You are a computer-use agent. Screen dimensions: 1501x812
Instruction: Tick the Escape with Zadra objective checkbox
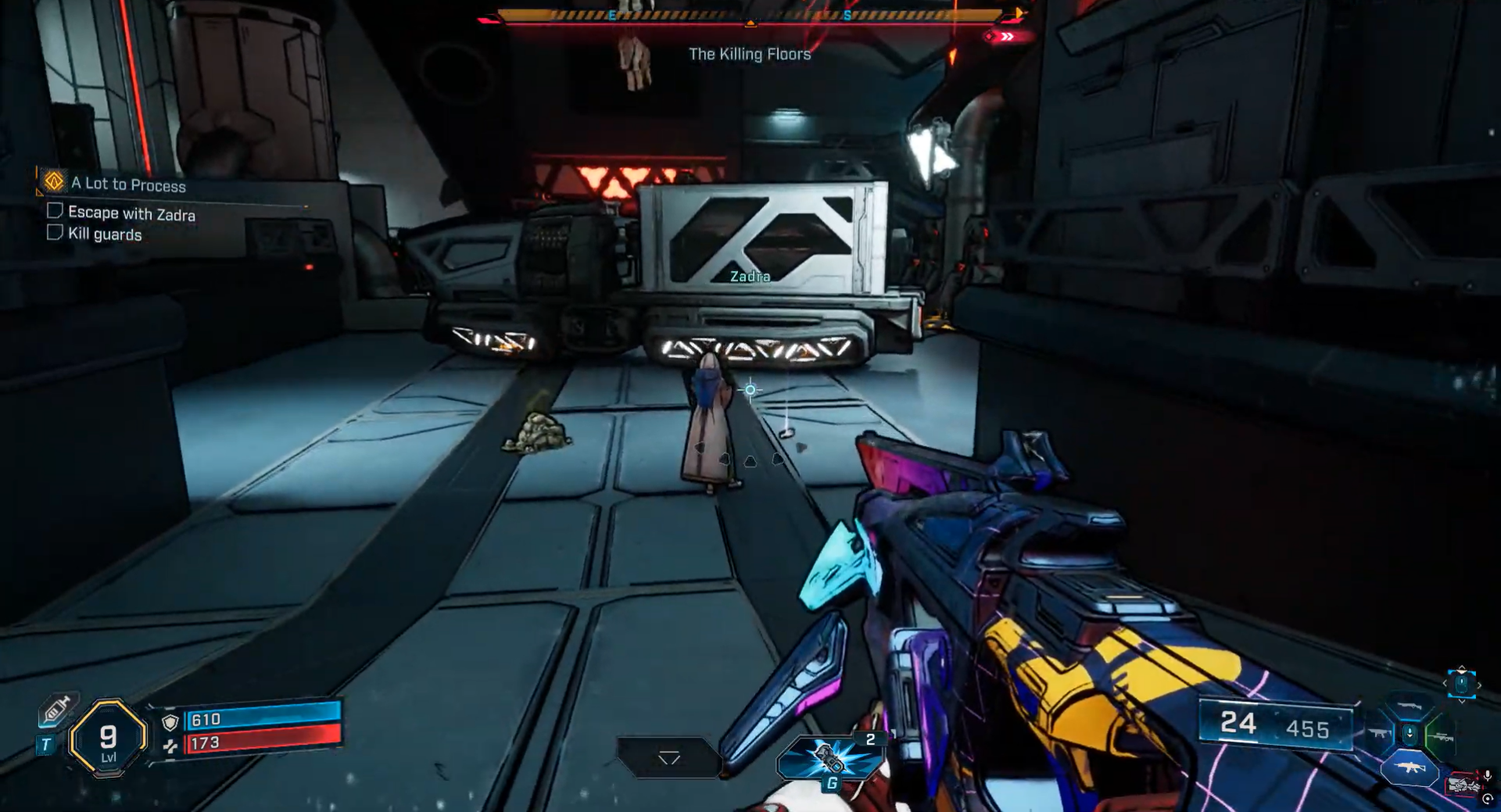point(55,210)
